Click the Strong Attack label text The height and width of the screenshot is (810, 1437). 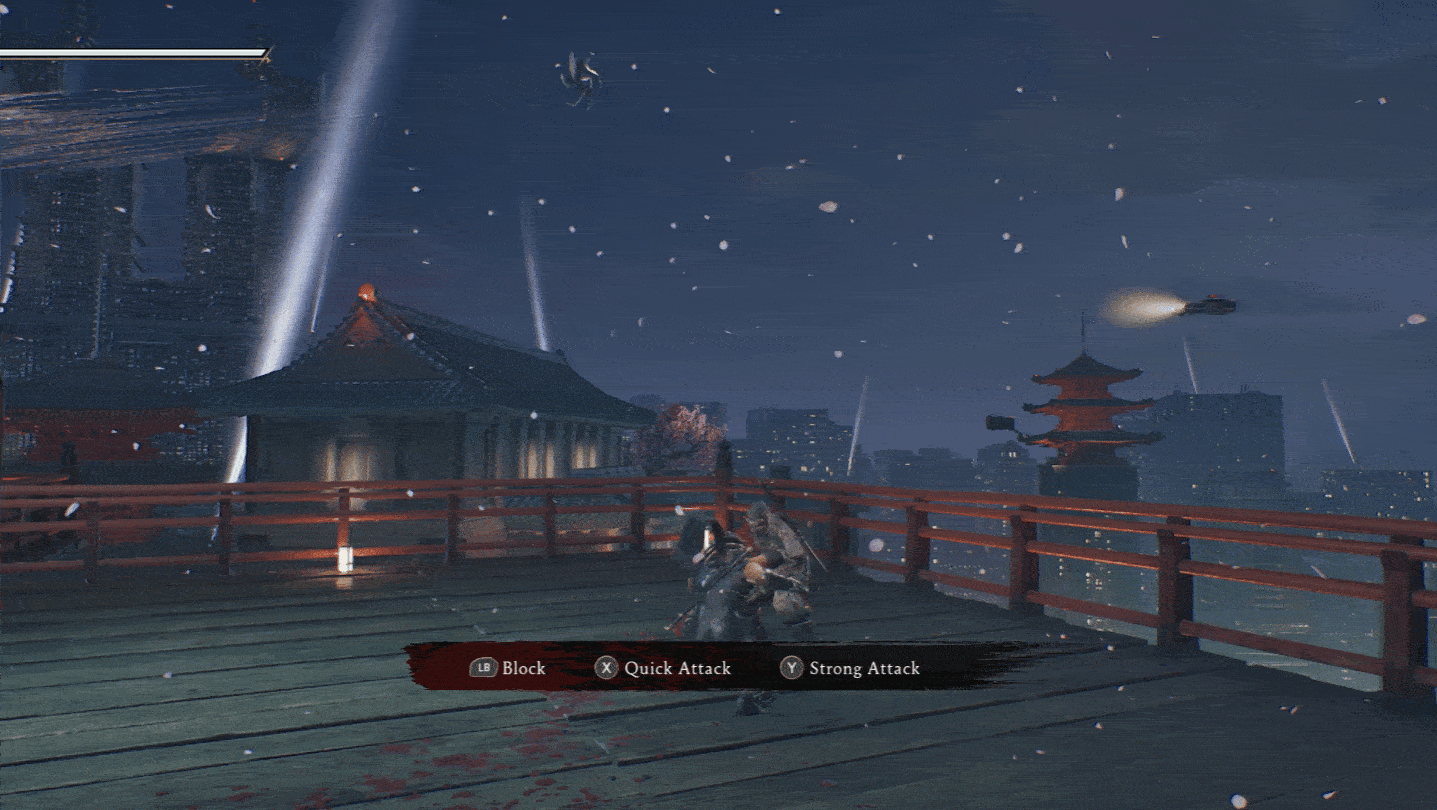pos(863,669)
